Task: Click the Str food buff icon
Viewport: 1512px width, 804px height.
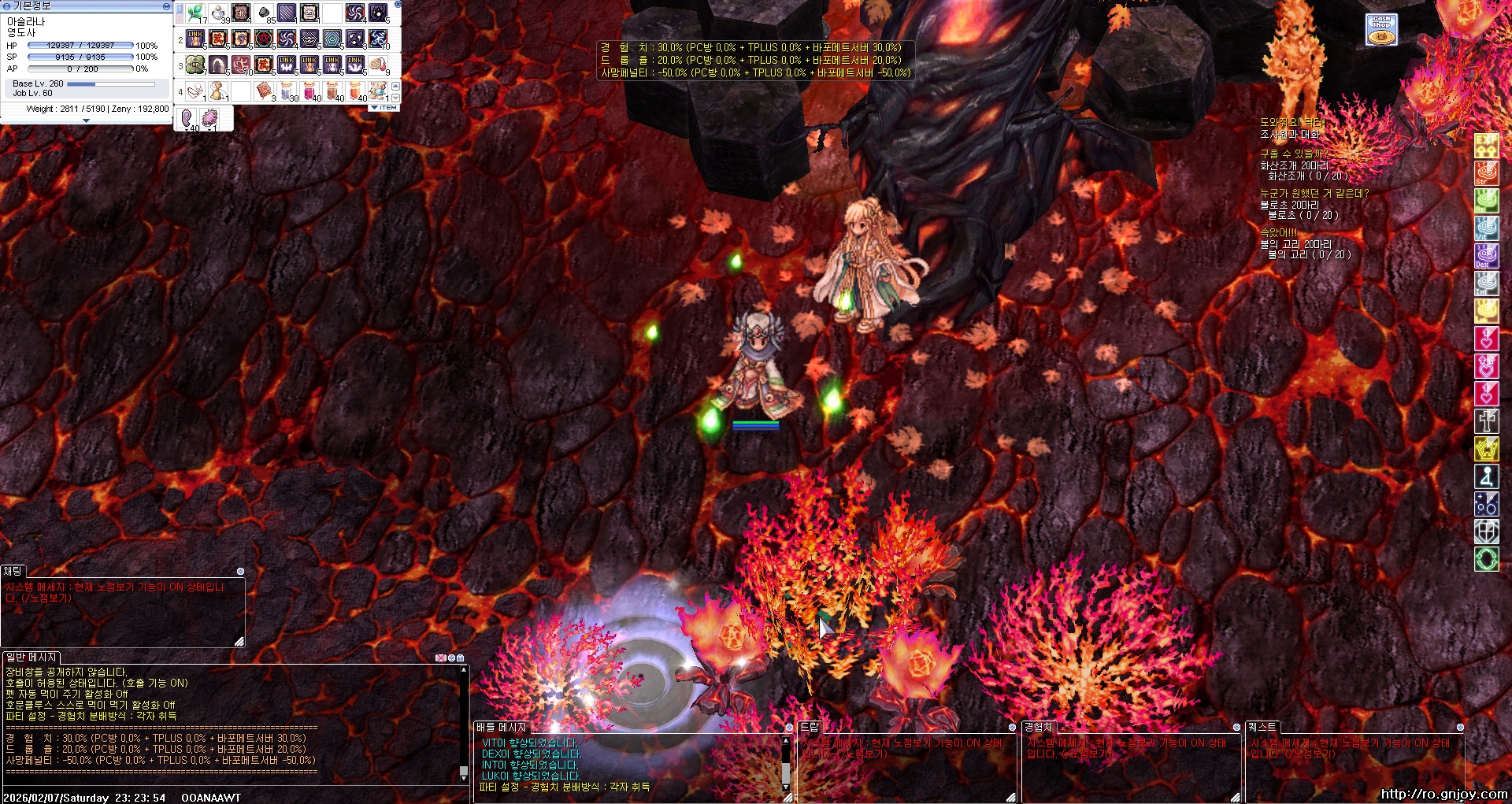Action: 1486,173
